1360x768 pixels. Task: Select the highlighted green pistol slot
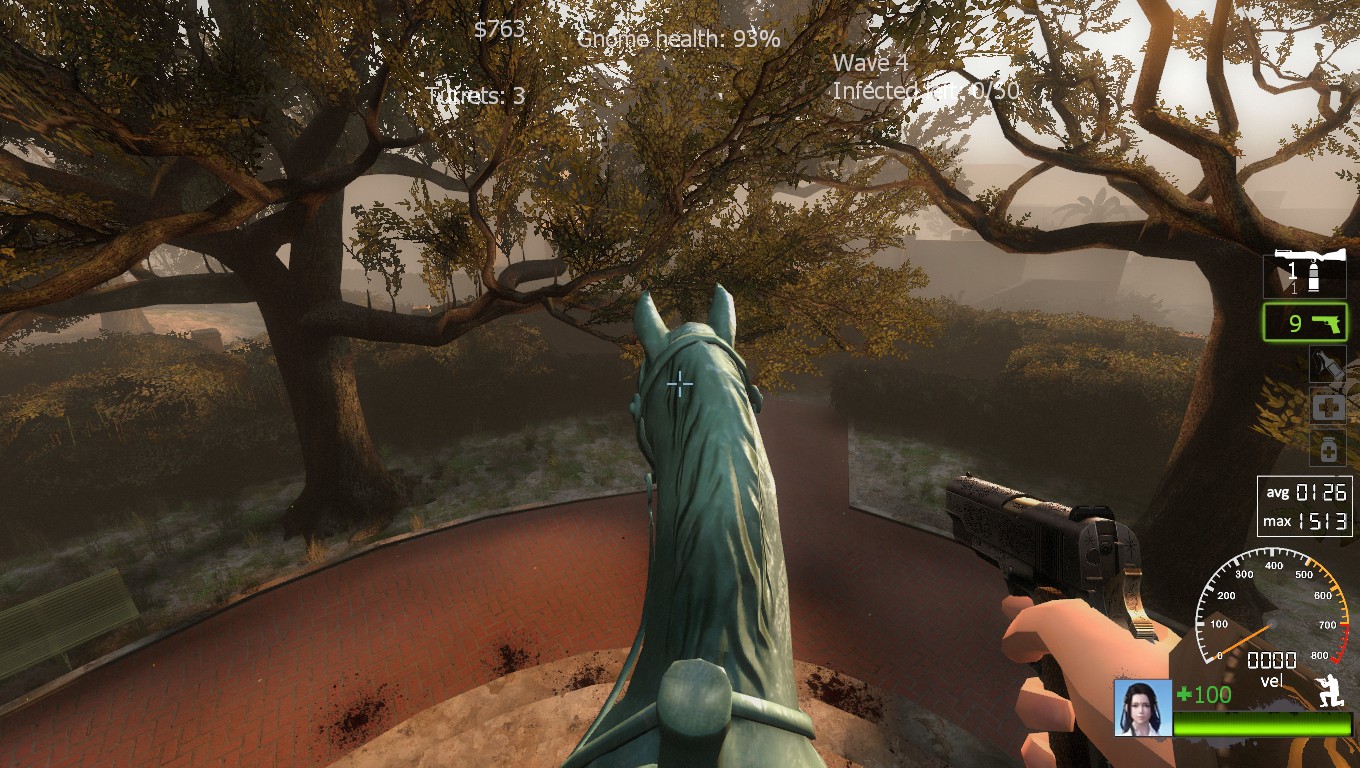click(x=1306, y=323)
